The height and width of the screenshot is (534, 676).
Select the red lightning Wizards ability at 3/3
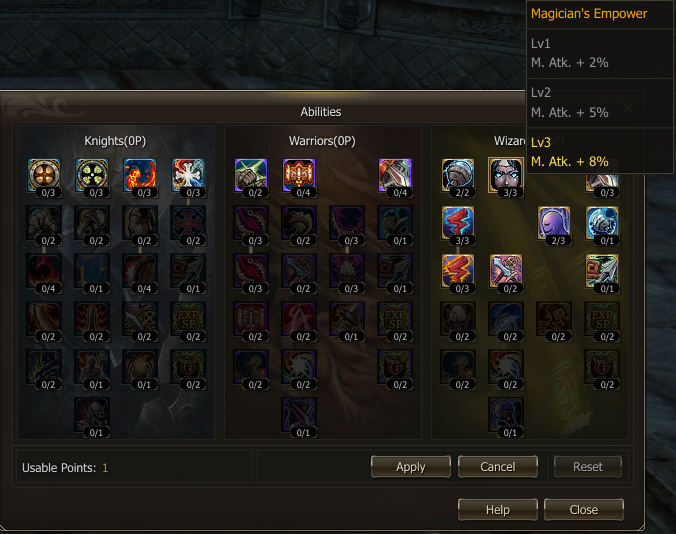[x=457, y=222]
